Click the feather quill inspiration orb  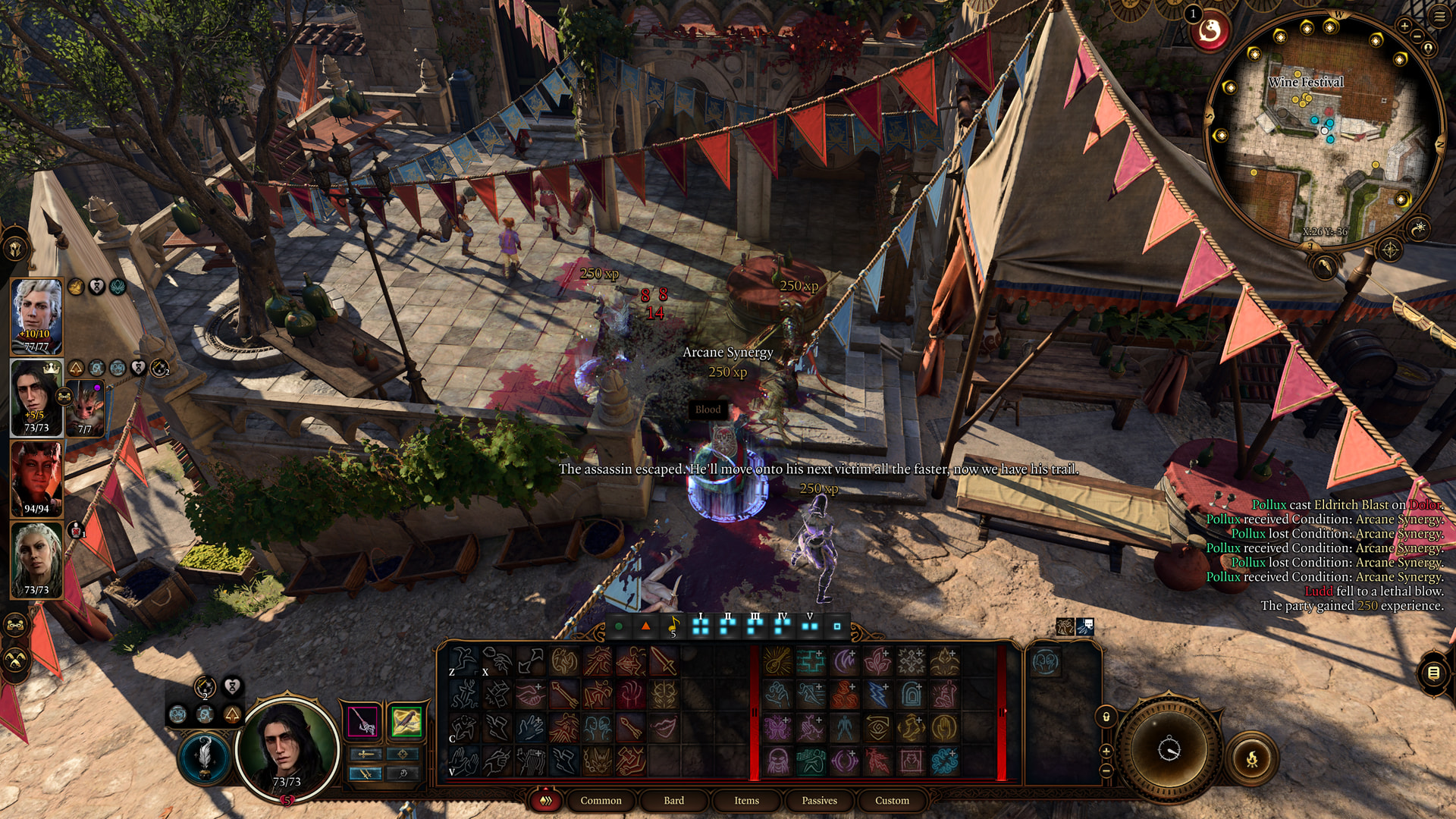204,756
